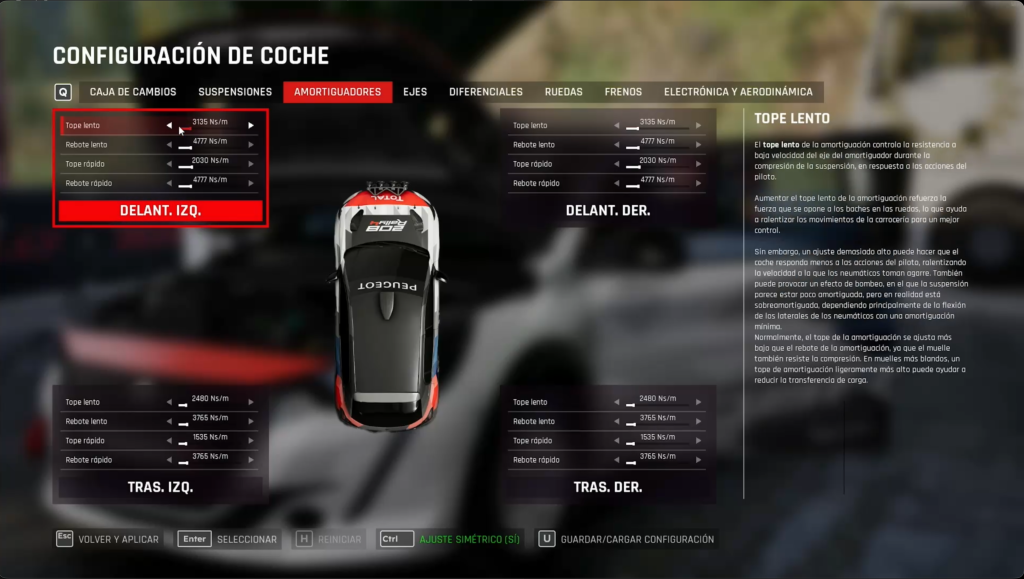This screenshot has height=579, width=1024.
Task: Choose the Tras. Der. damper panel
Action: point(608,488)
